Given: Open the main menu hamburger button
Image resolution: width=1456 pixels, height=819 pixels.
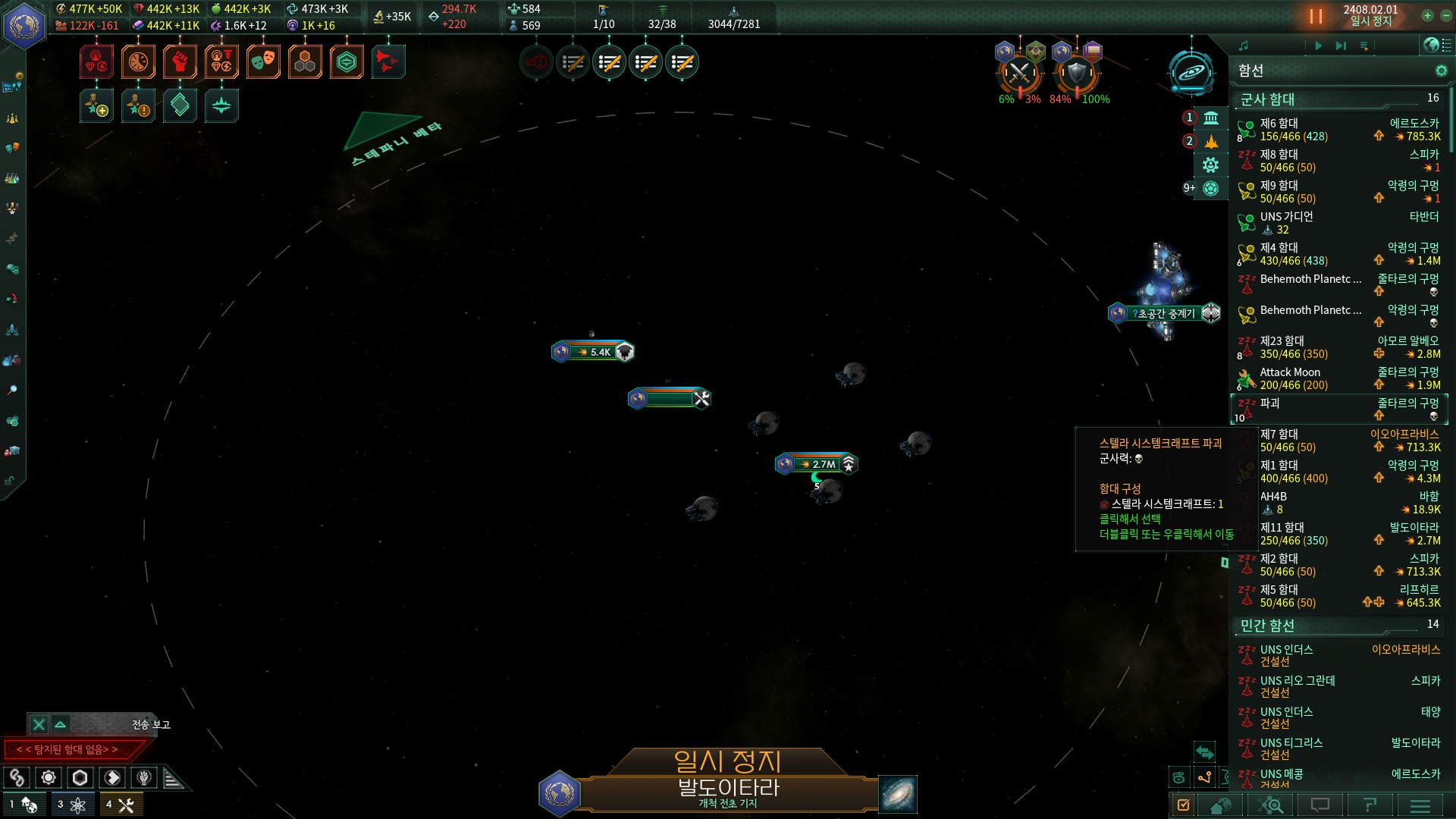Looking at the screenshot, I should pos(1420,805).
